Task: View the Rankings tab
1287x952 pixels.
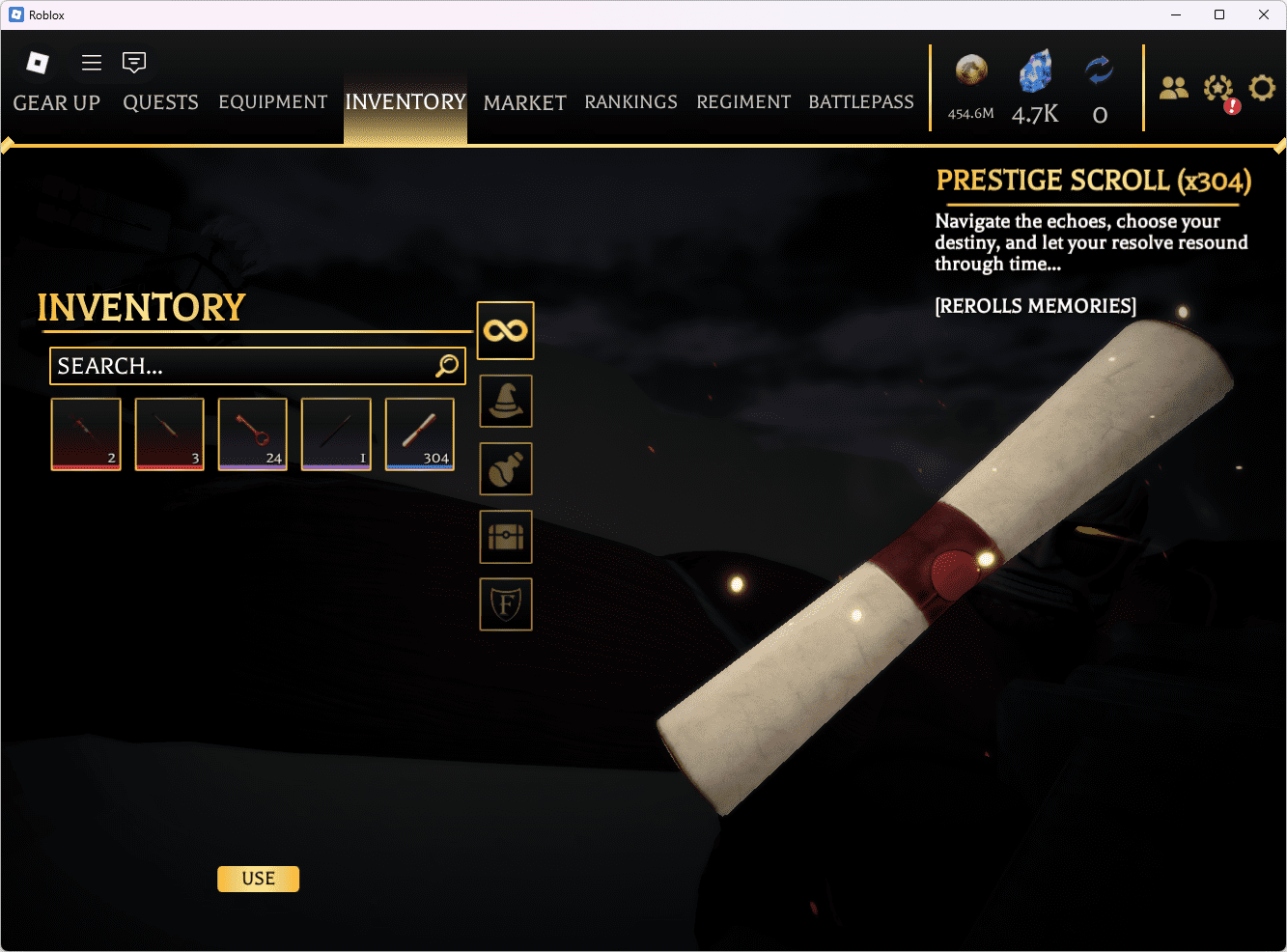Action: pyautogui.click(x=630, y=102)
